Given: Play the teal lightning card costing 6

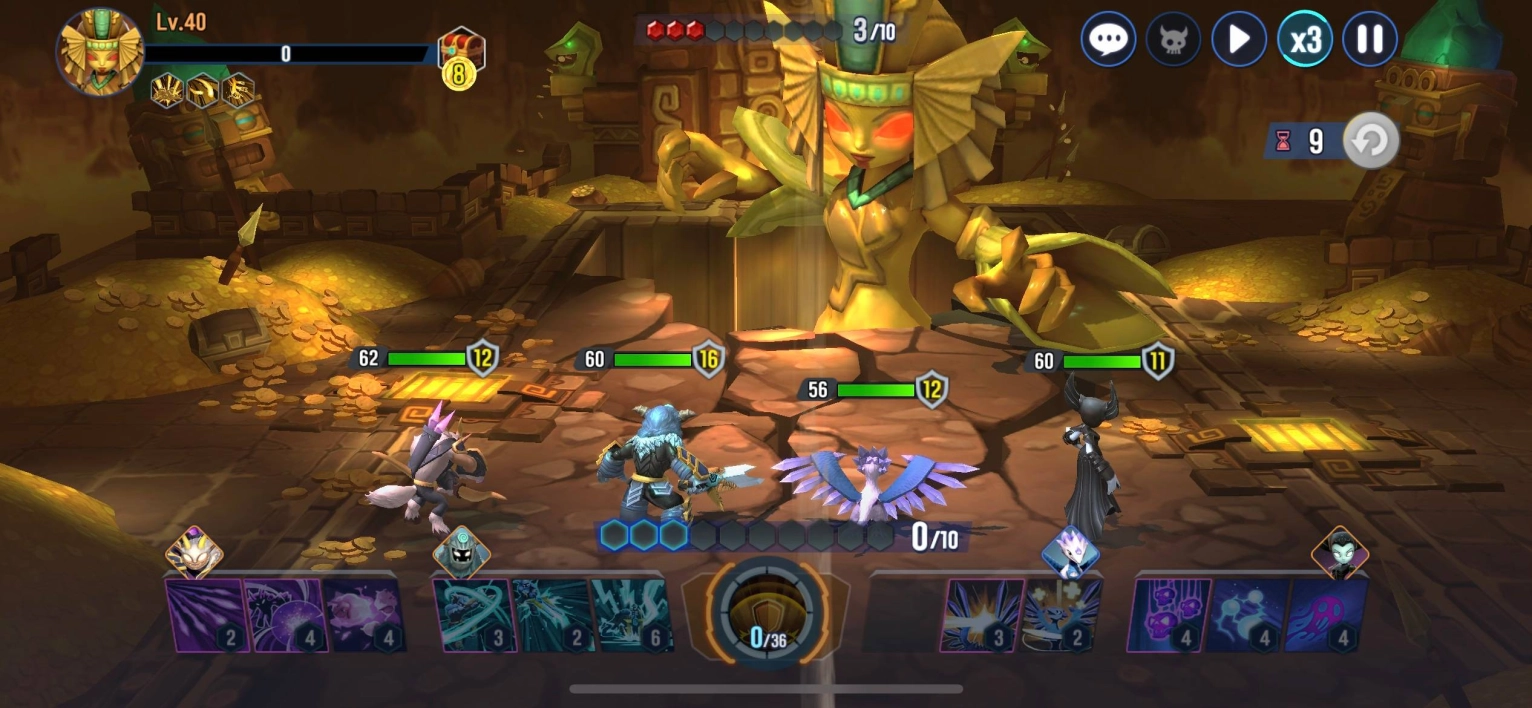Looking at the screenshot, I should 631,615.
